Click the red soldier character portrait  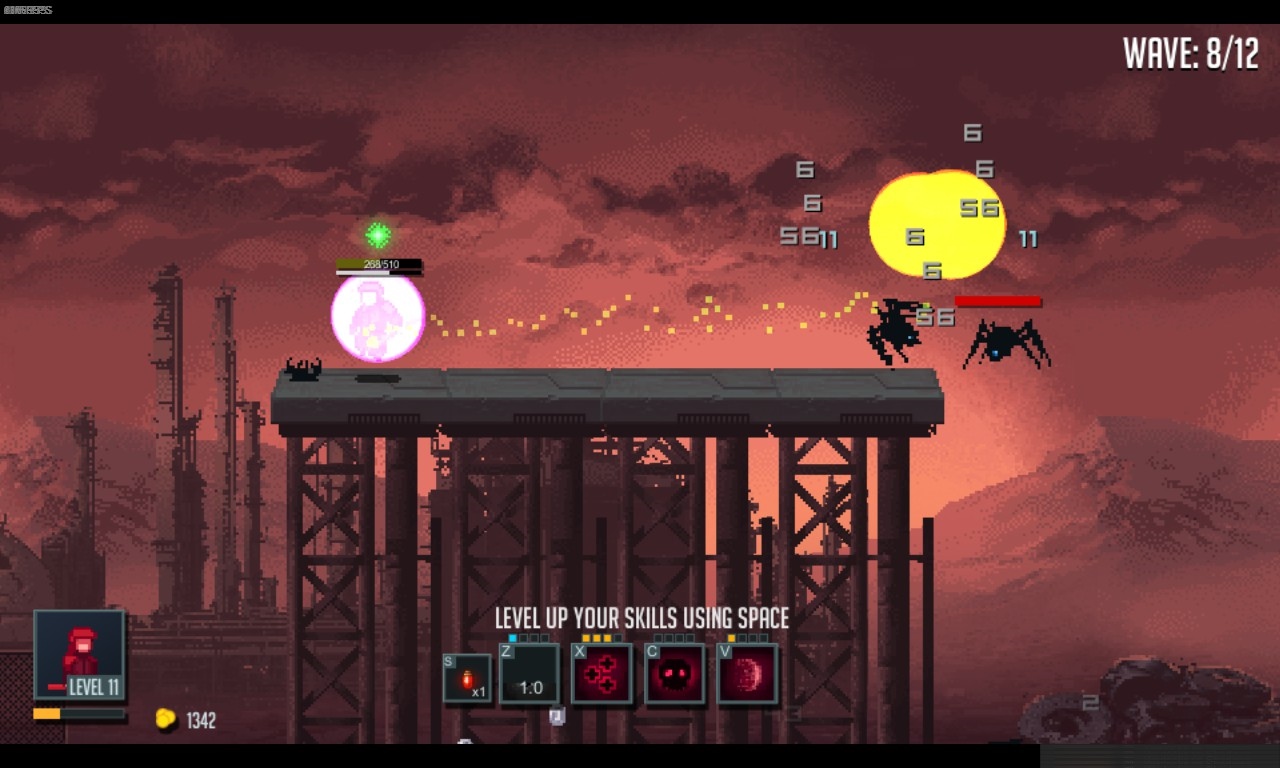coord(80,655)
